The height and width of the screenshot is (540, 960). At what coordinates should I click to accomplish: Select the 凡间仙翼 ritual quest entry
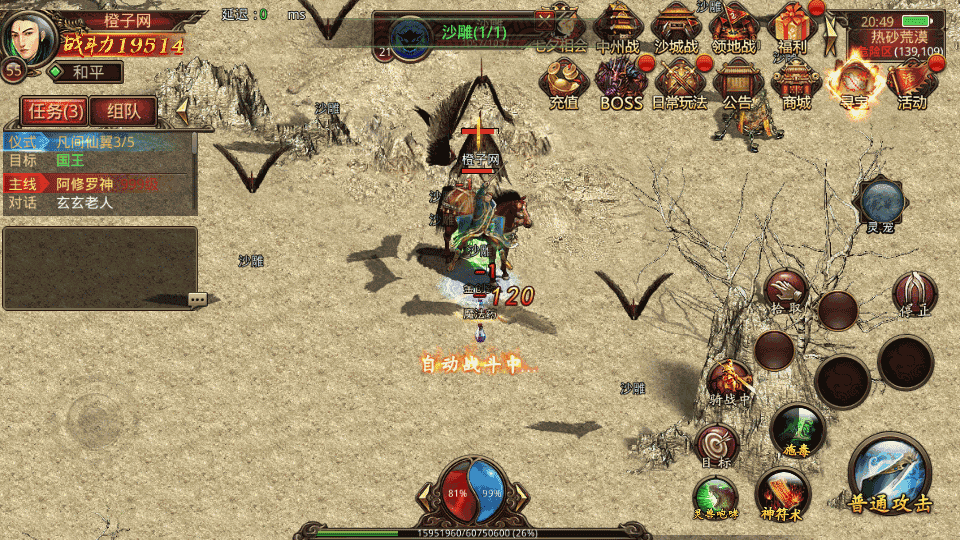[x=98, y=143]
